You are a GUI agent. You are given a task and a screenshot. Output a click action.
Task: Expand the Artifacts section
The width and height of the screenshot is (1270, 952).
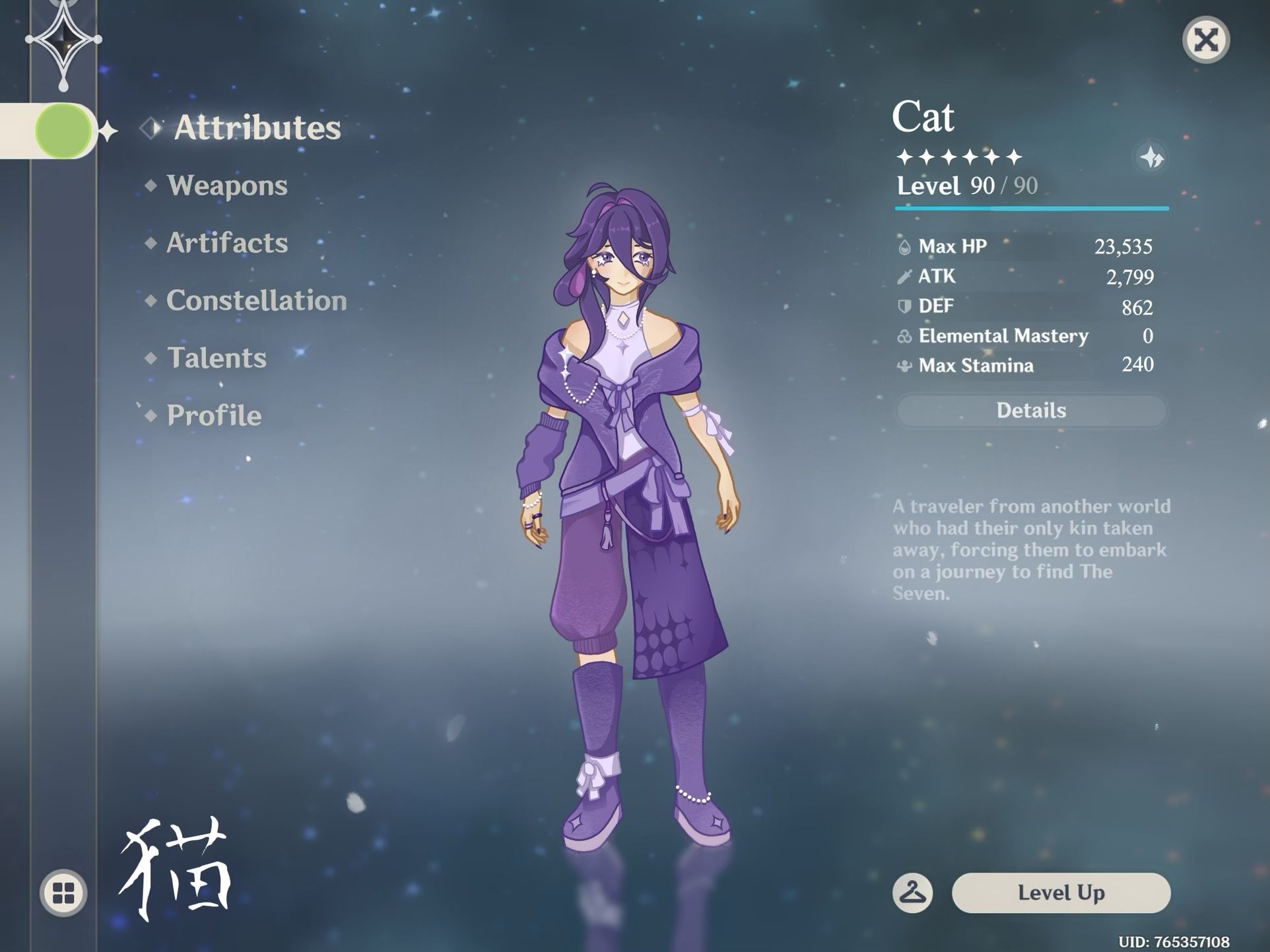(x=227, y=243)
